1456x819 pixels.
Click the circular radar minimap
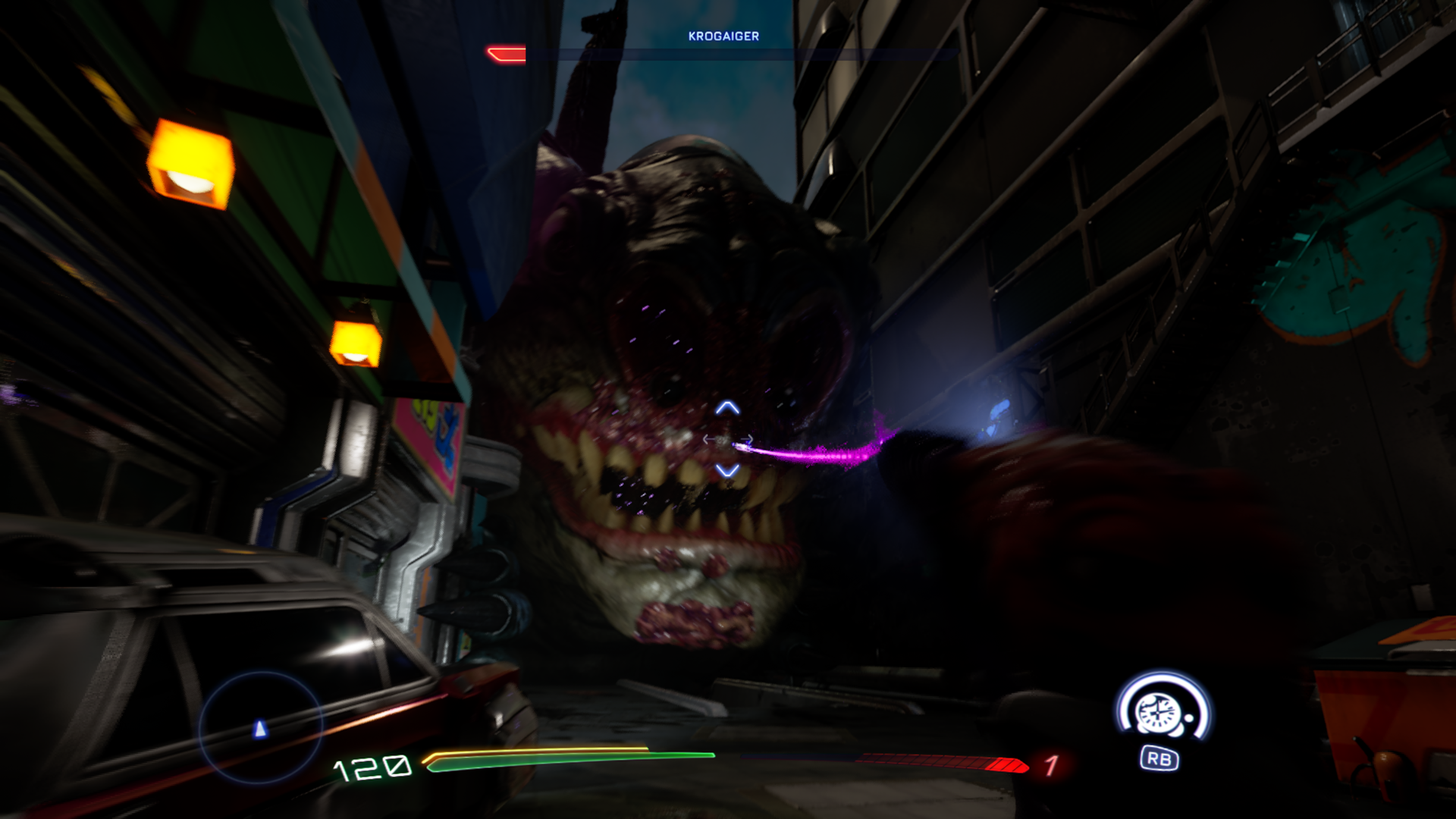[260, 726]
